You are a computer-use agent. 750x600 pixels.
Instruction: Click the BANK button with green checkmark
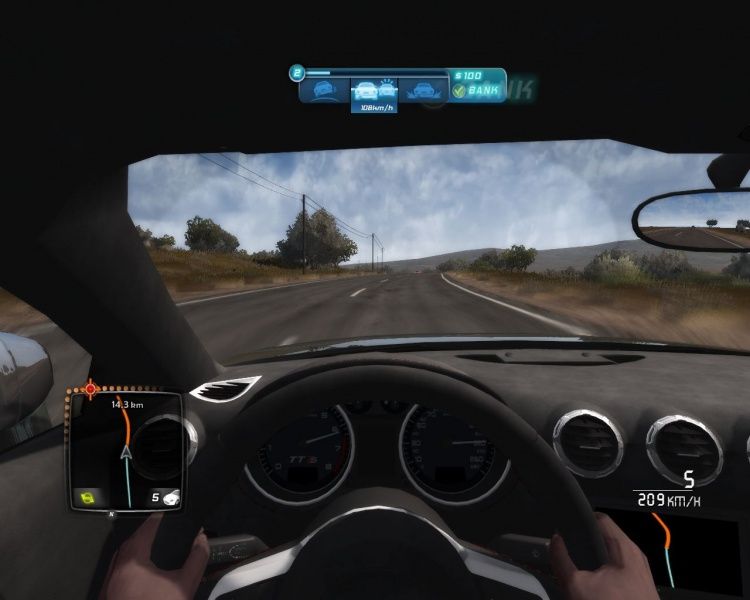click(x=477, y=91)
